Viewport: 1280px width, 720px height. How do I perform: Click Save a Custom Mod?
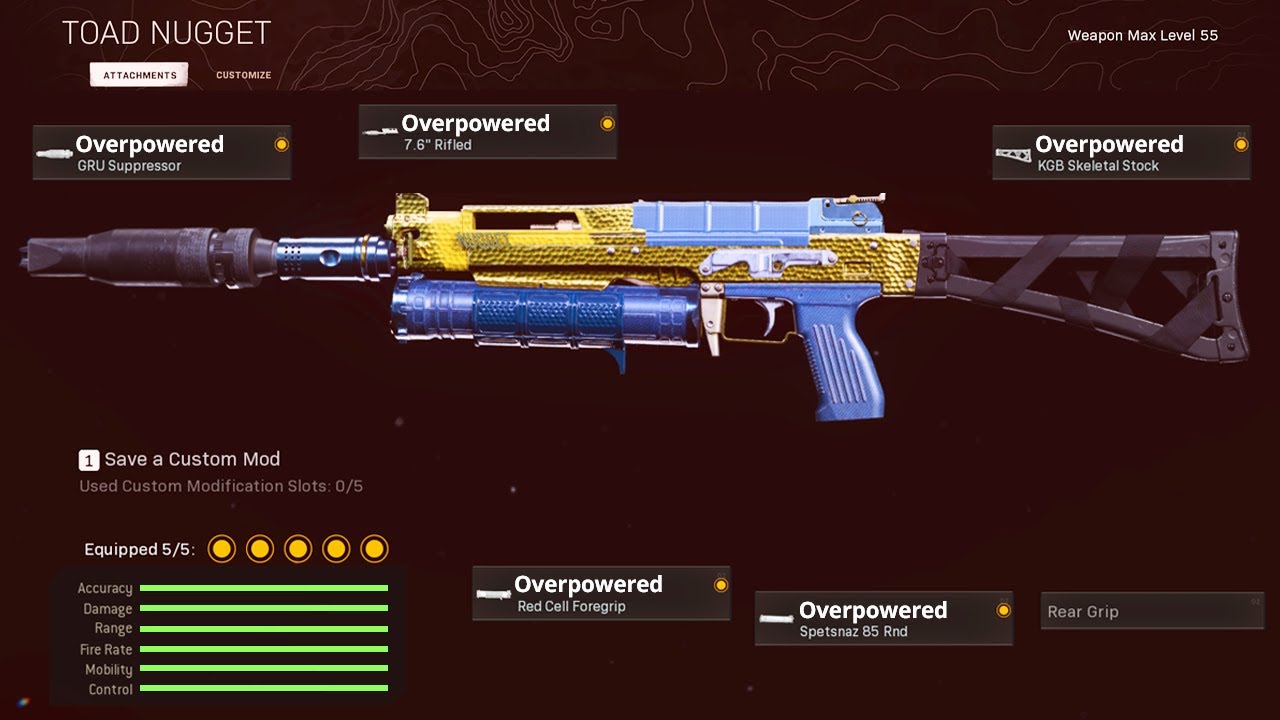click(x=180, y=460)
